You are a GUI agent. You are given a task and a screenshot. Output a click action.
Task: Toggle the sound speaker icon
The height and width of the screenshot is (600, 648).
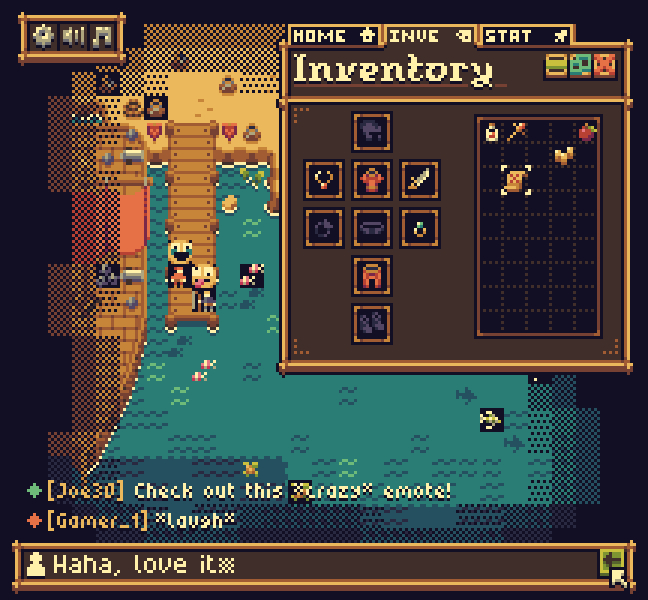[73, 37]
